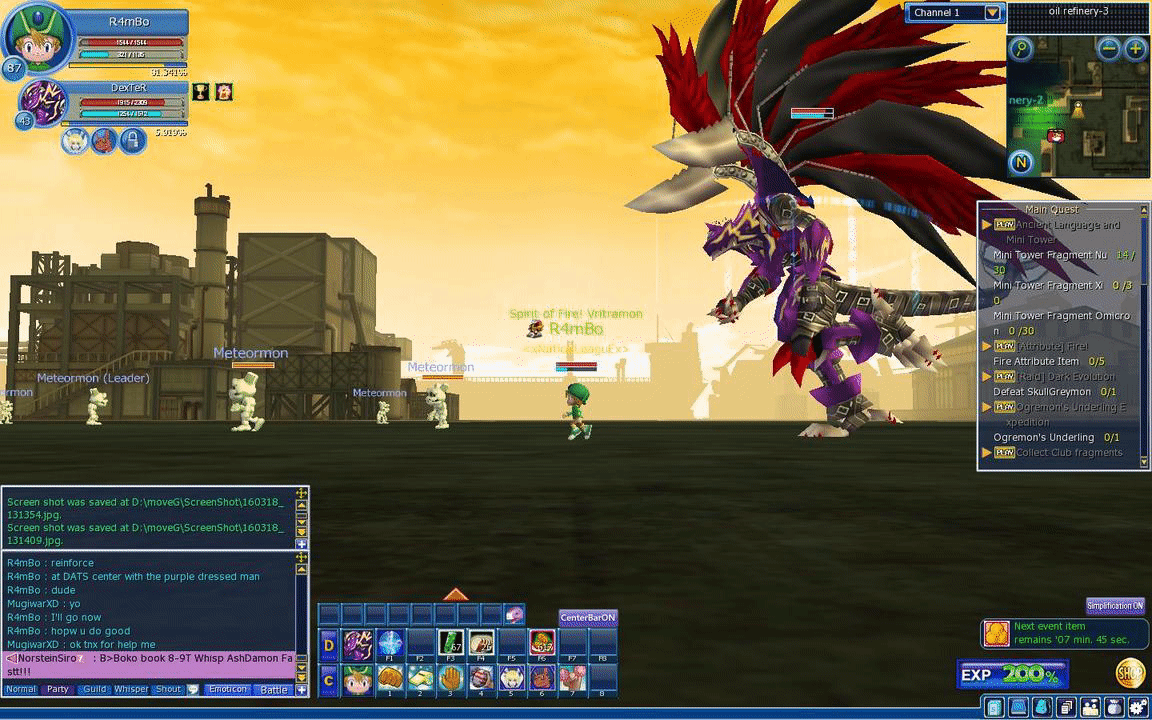Click the minimap magnifier search button

[x=1020, y=49]
